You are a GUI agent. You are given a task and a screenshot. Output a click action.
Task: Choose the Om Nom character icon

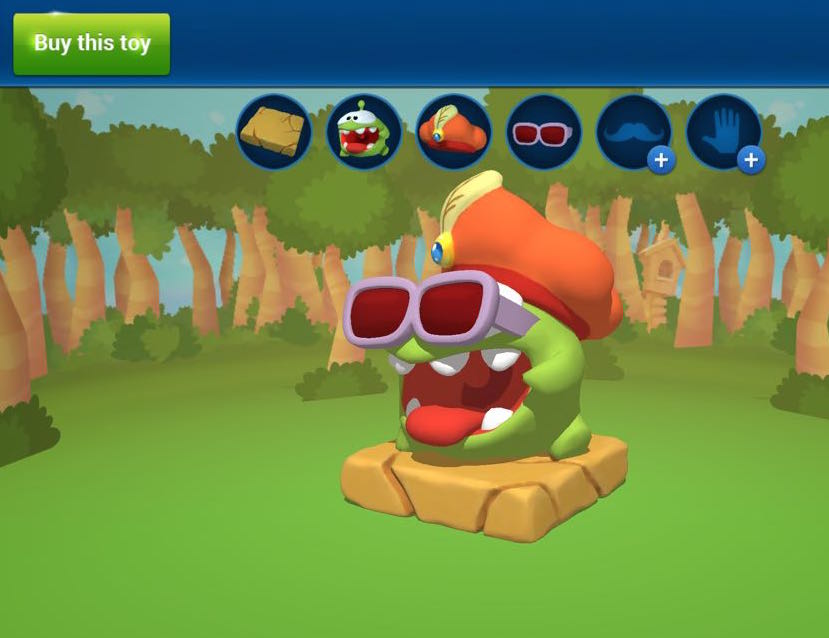click(364, 132)
